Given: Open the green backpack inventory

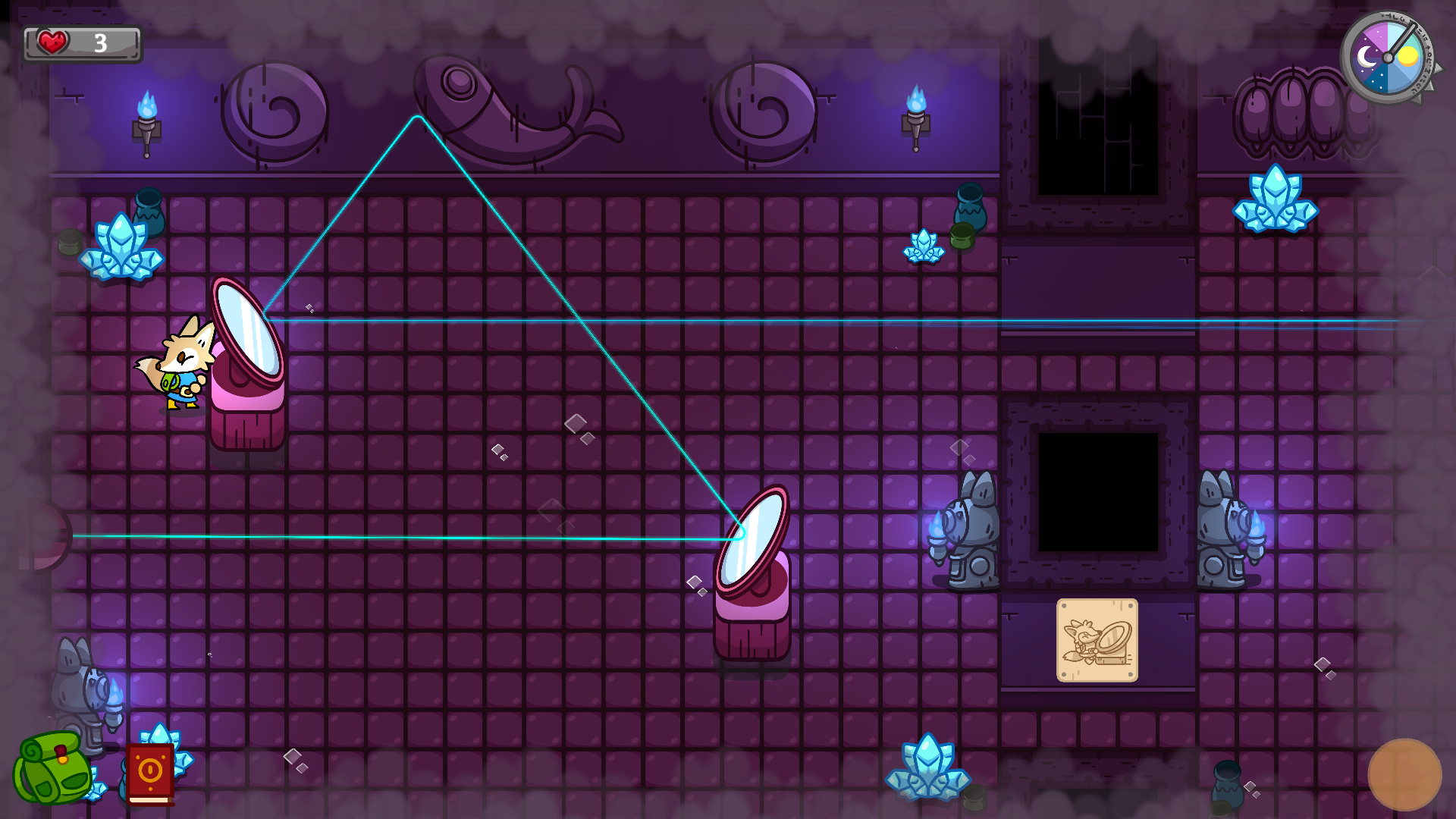Looking at the screenshot, I should 53,770.
